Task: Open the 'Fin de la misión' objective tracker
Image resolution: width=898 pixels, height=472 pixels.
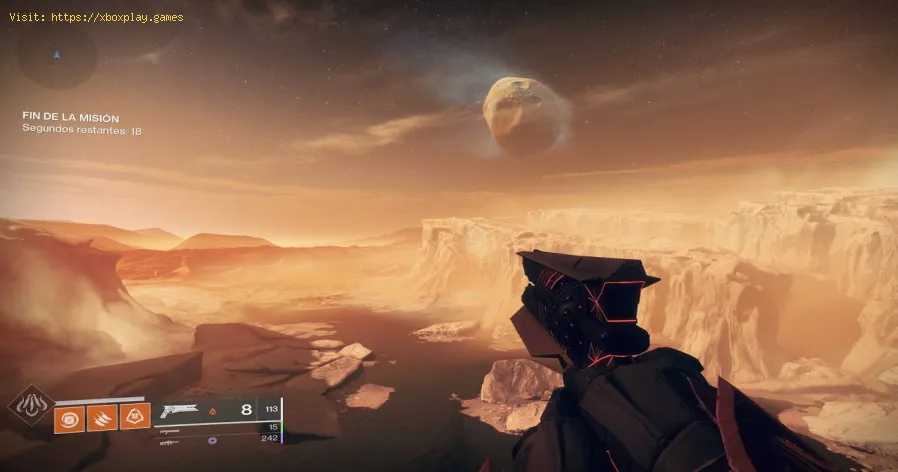Action: click(70, 117)
